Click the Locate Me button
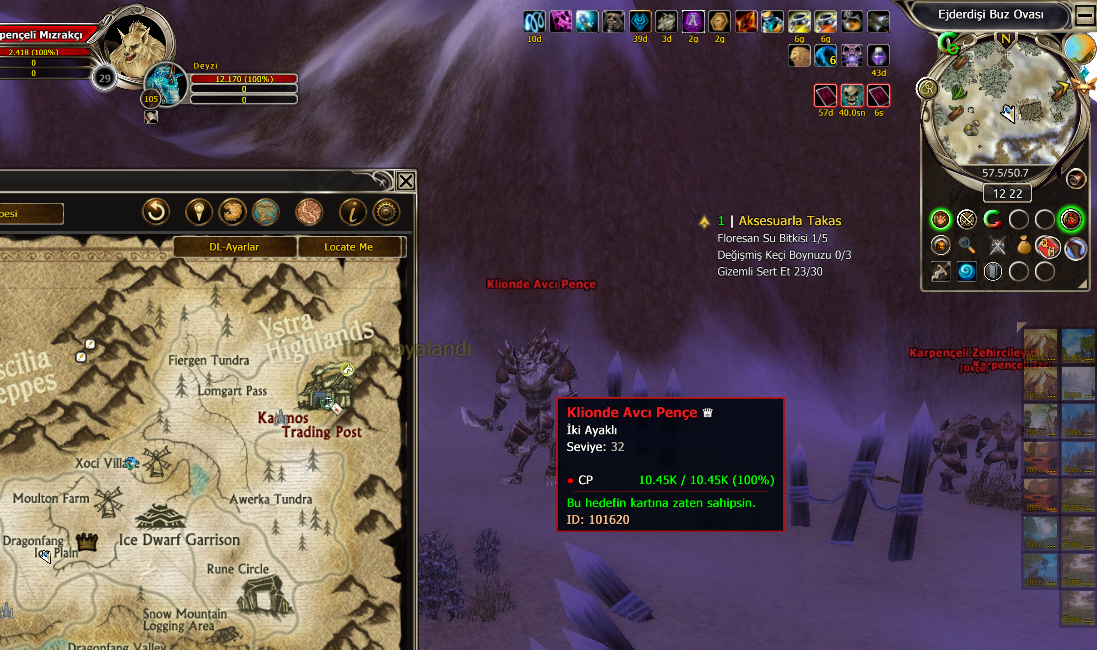 point(349,247)
